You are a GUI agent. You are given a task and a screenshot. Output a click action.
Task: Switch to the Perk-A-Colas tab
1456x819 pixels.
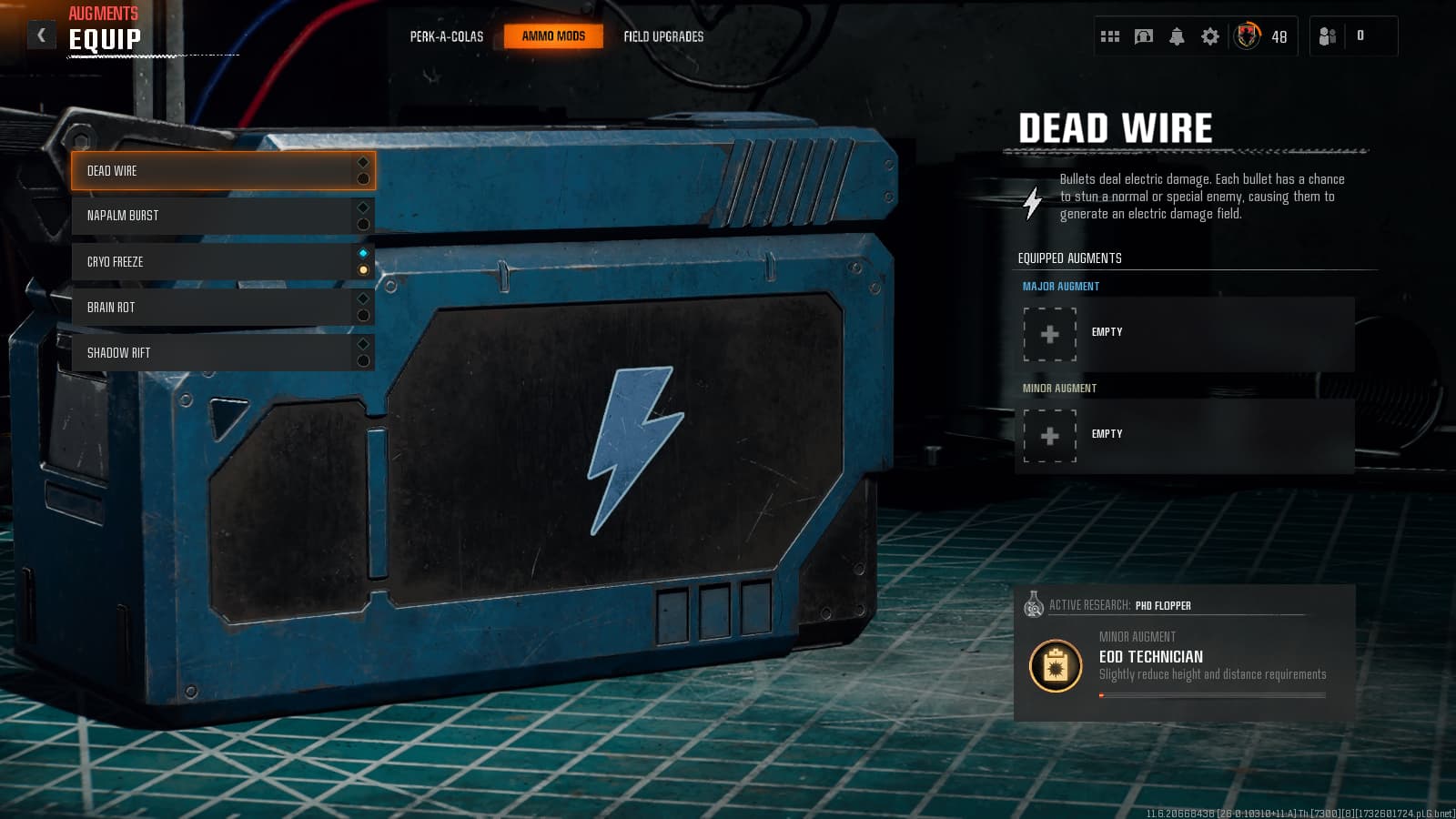(446, 36)
